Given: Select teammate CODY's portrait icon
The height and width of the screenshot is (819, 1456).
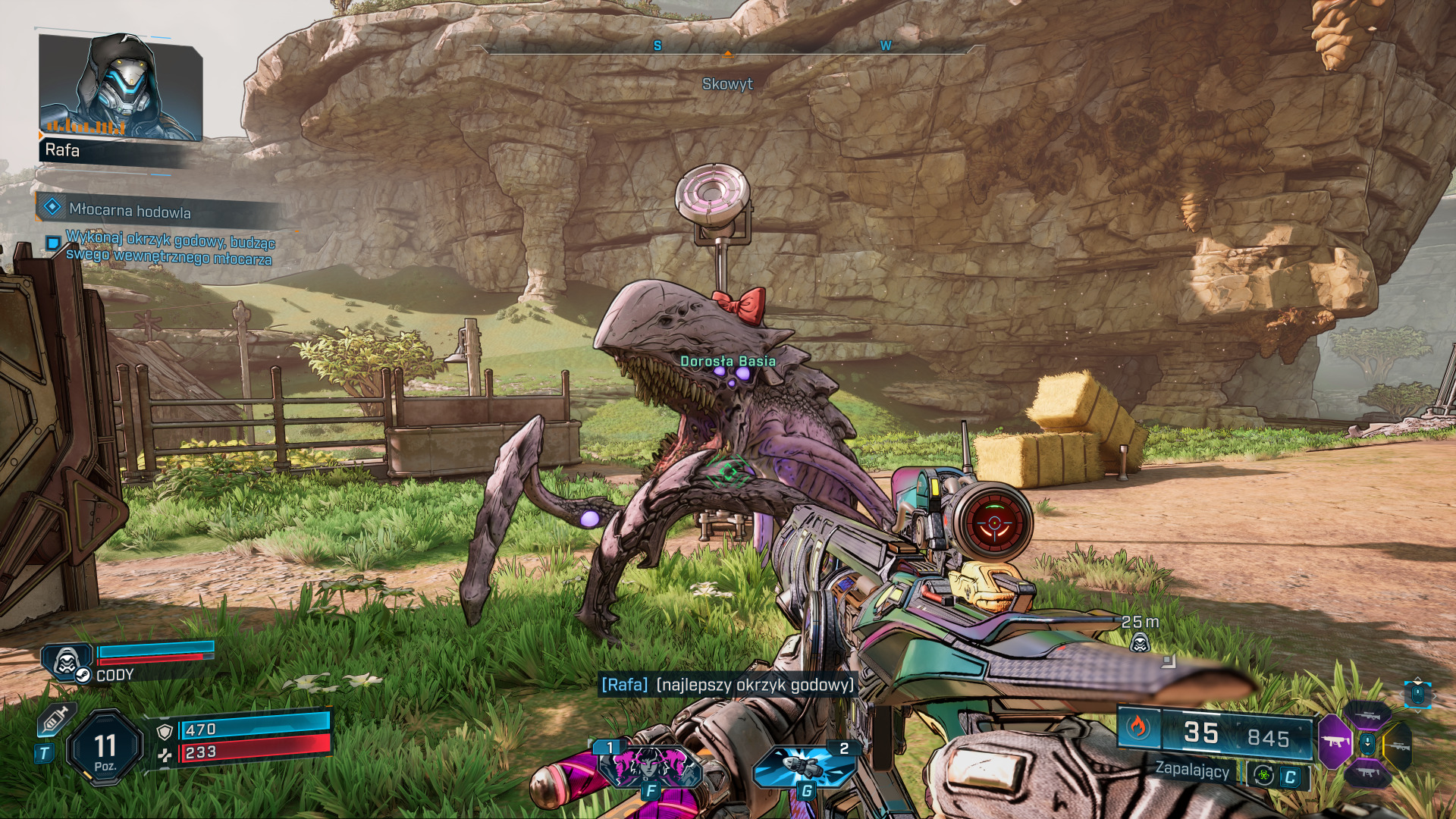Looking at the screenshot, I should pos(67,661).
